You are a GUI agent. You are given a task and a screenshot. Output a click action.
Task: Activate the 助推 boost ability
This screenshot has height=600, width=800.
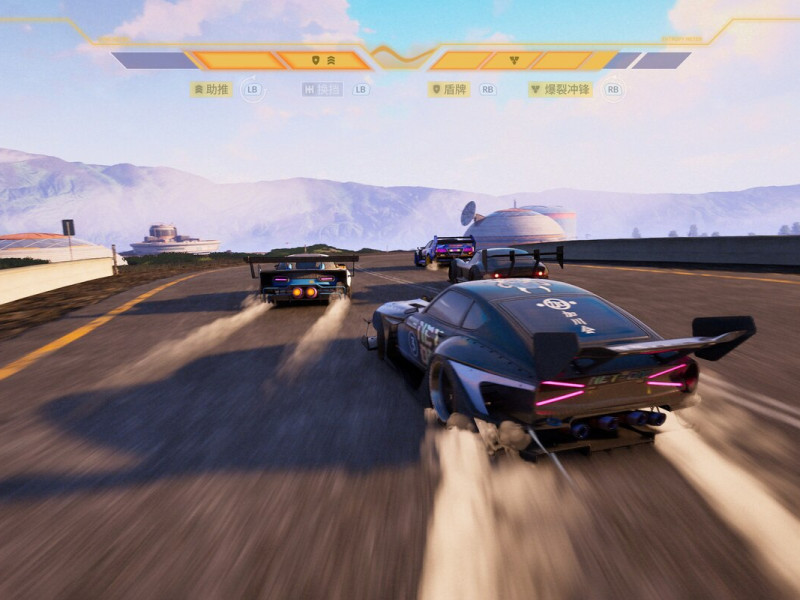click(x=212, y=89)
